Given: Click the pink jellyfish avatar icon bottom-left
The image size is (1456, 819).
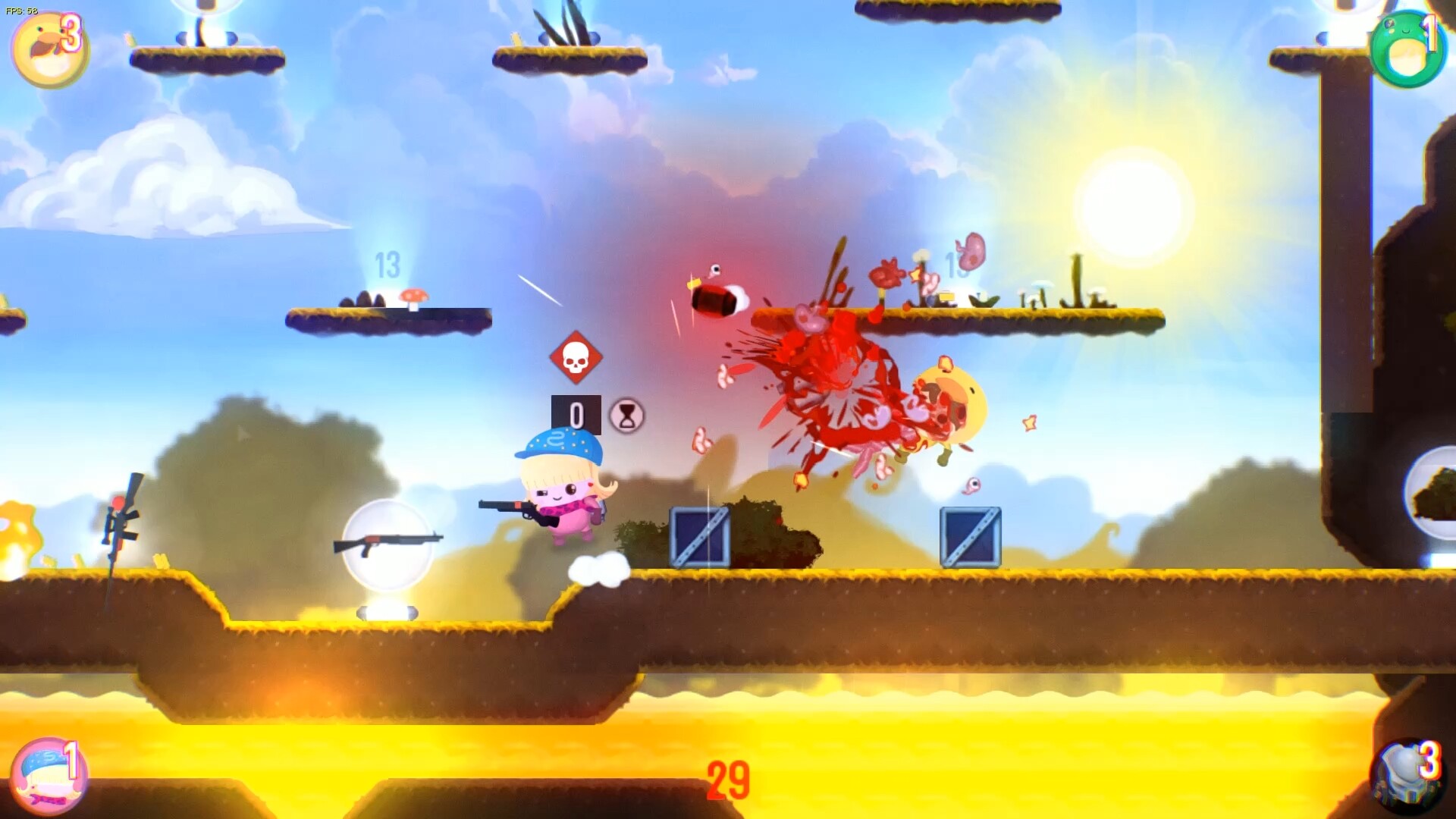Looking at the screenshot, I should (x=52, y=776).
